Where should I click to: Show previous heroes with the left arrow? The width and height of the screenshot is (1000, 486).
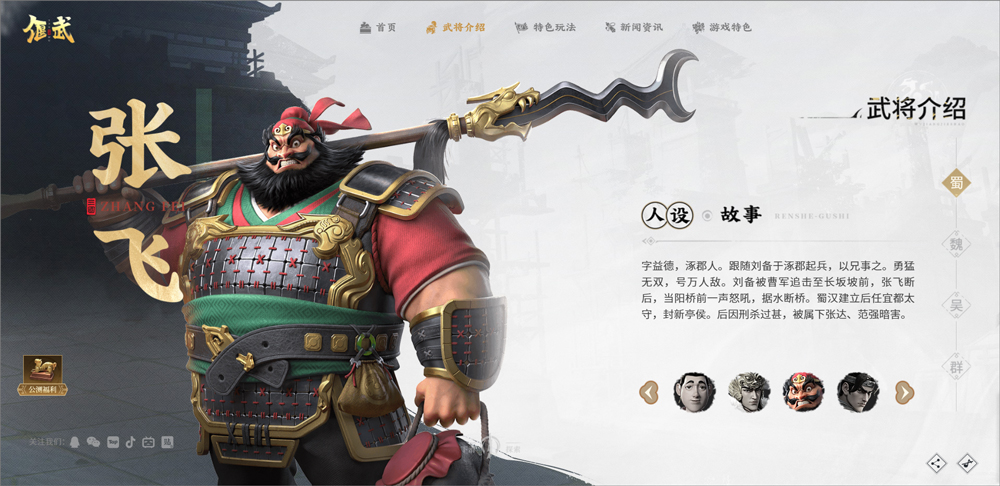click(649, 392)
